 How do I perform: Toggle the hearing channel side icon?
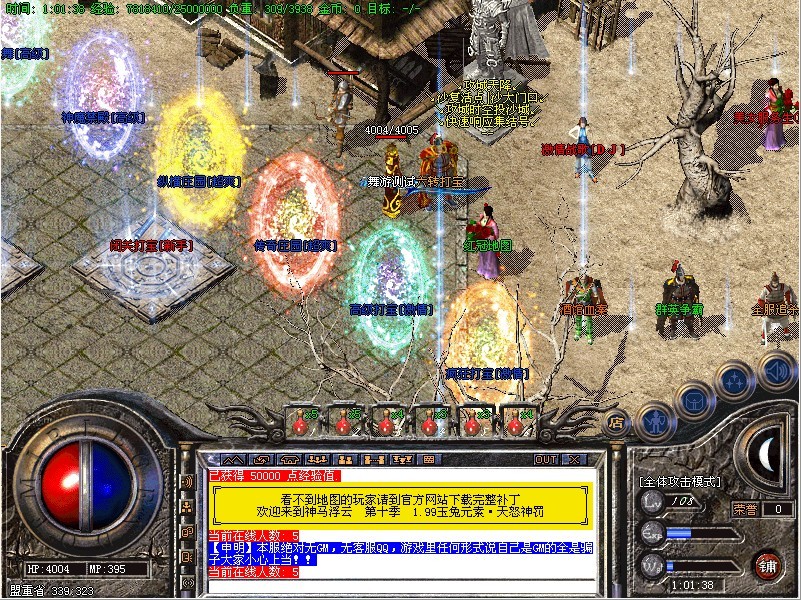(186, 483)
